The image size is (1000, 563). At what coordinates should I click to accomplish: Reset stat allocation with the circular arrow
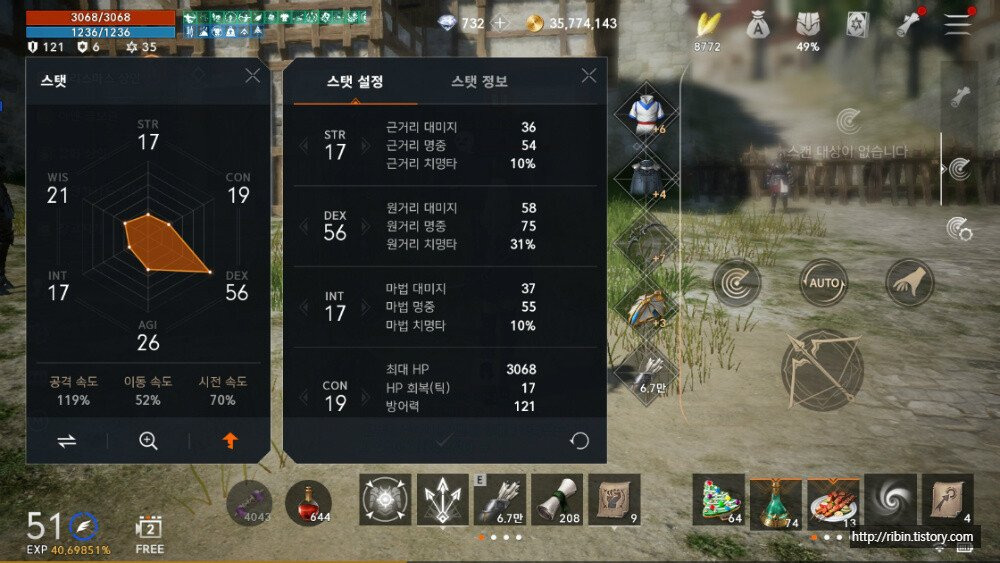(579, 440)
